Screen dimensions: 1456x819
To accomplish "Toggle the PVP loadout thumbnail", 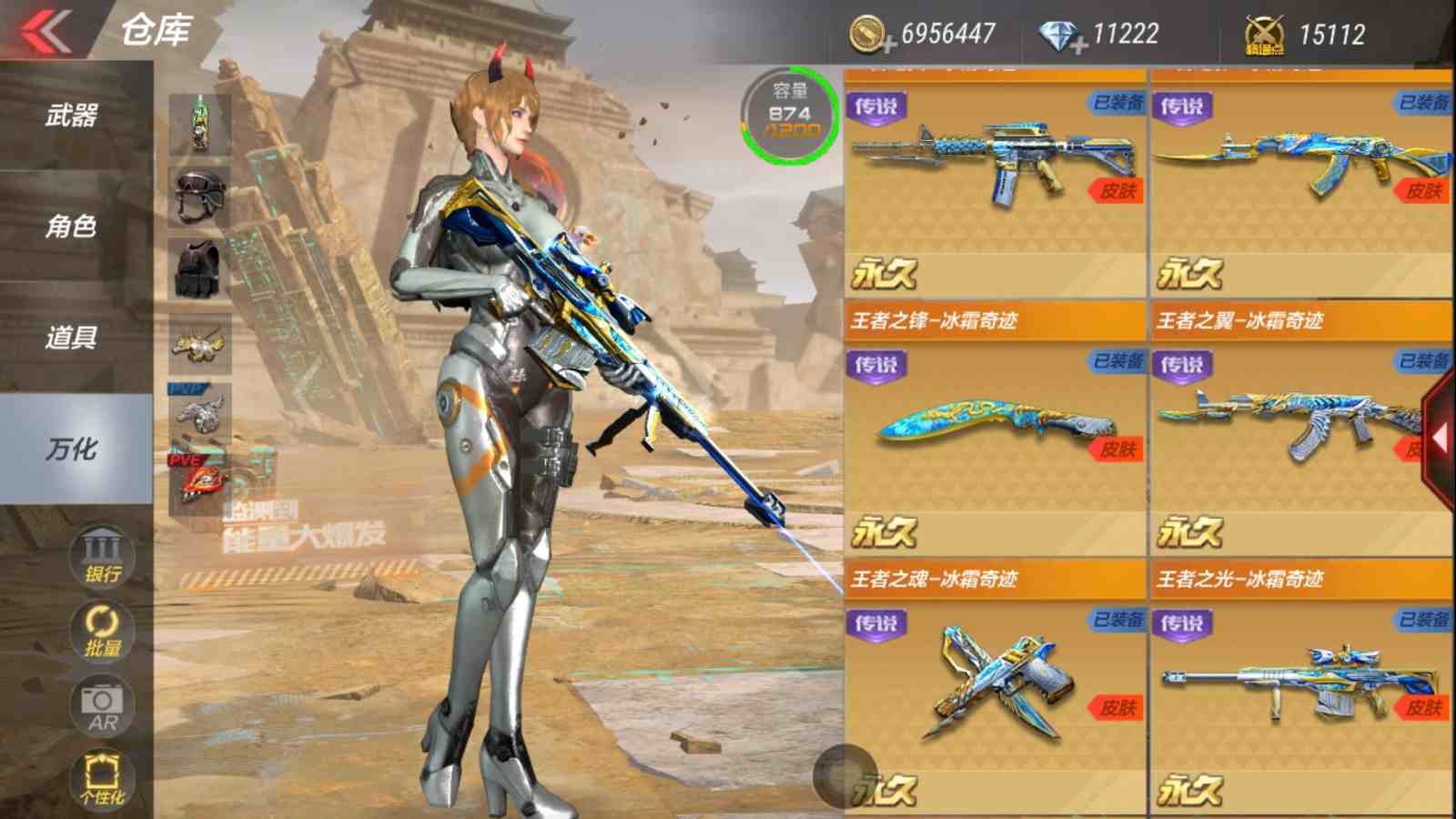I will point(202,413).
